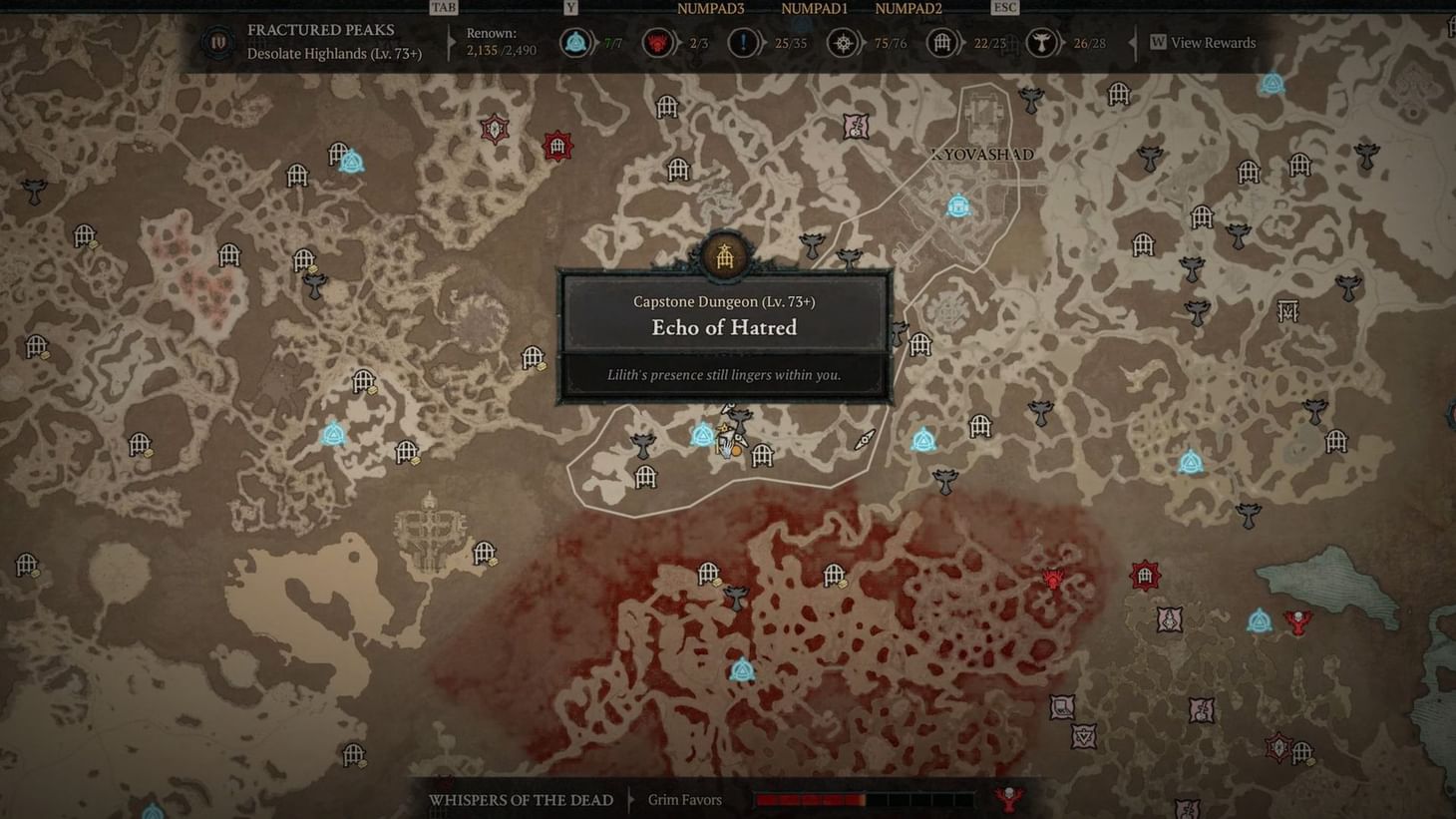Click the arrow between Whispers and Grim Favors
1456x819 pixels.
point(631,800)
